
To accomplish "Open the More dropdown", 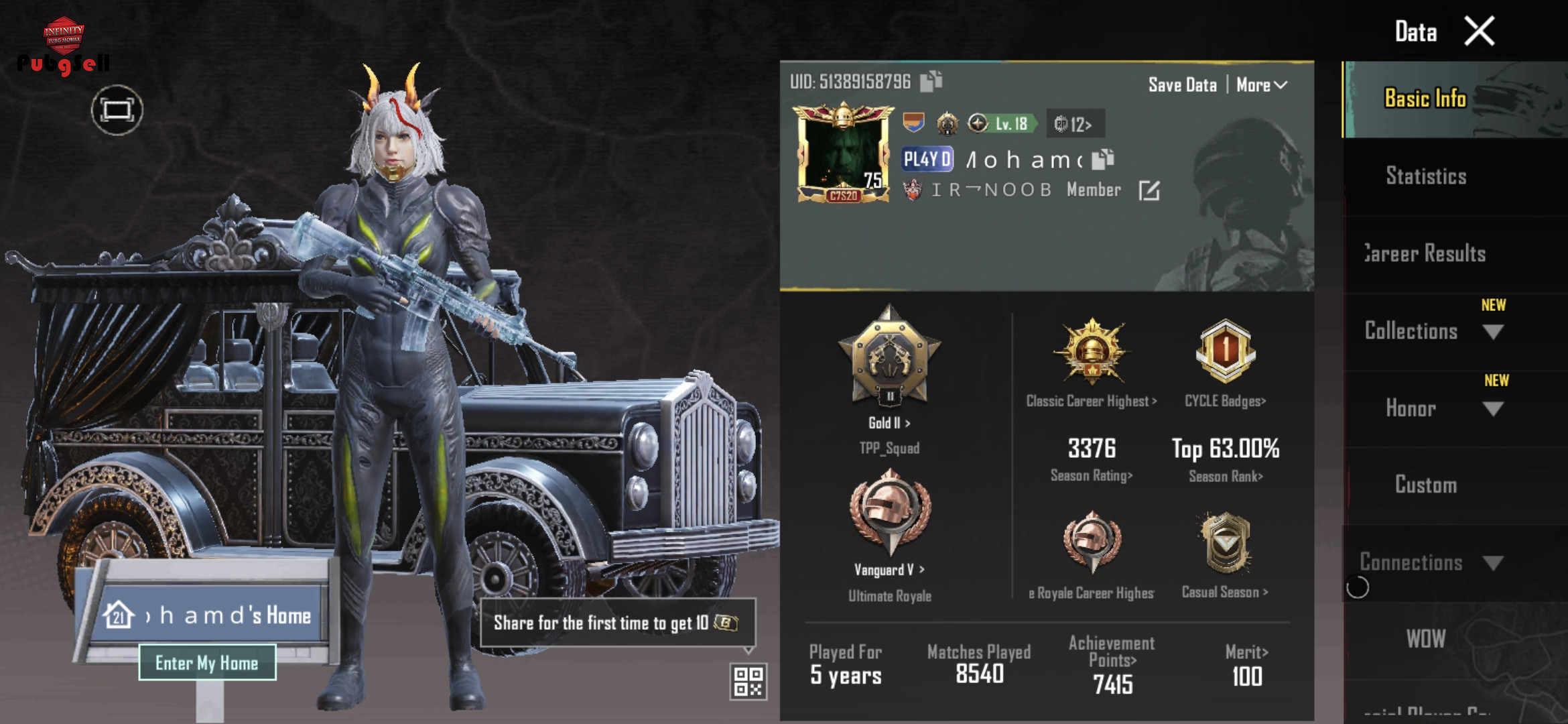I will click(1261, 85).
